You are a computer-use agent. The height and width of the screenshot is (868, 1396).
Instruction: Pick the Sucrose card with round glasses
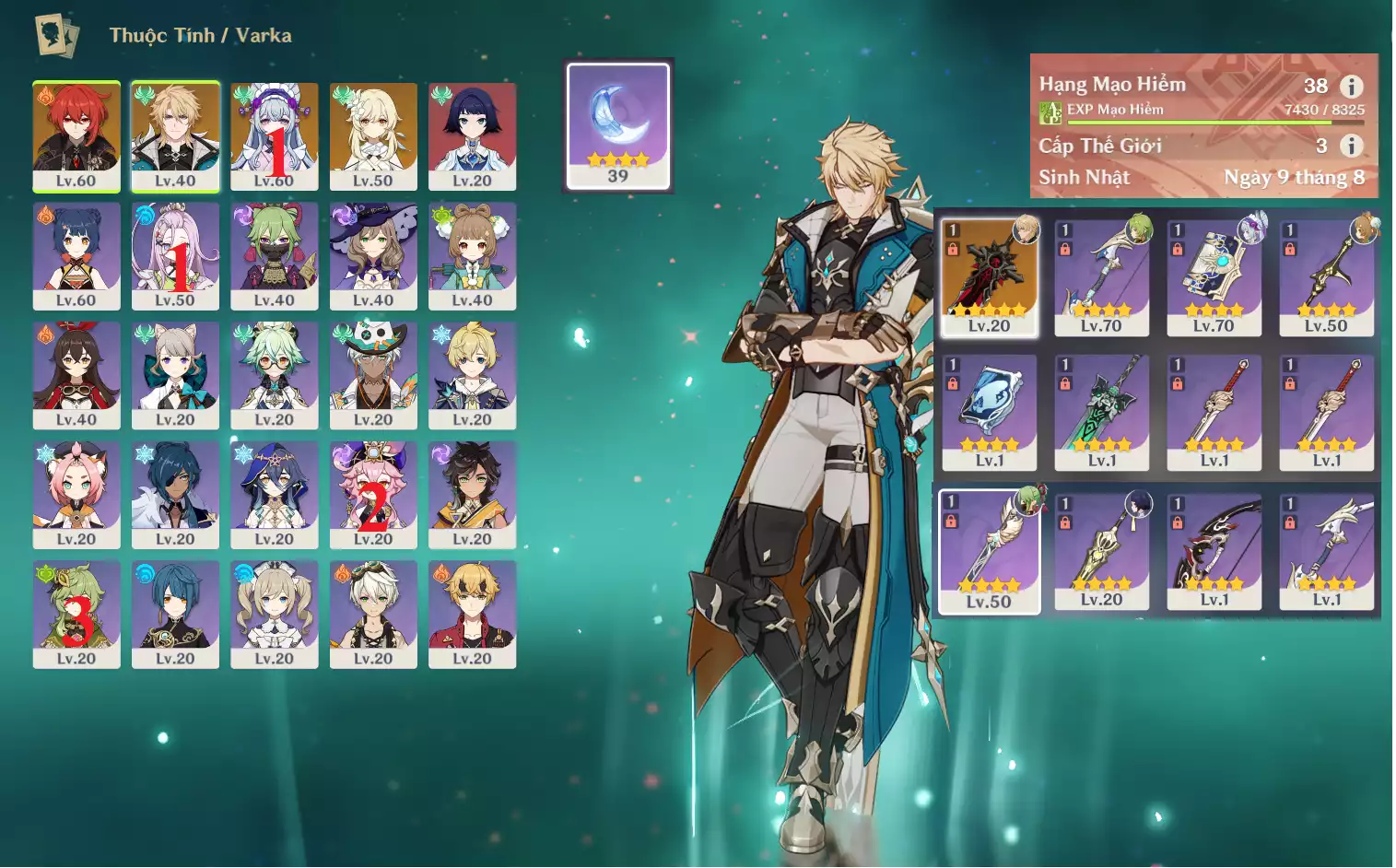(x=275, y=374)
